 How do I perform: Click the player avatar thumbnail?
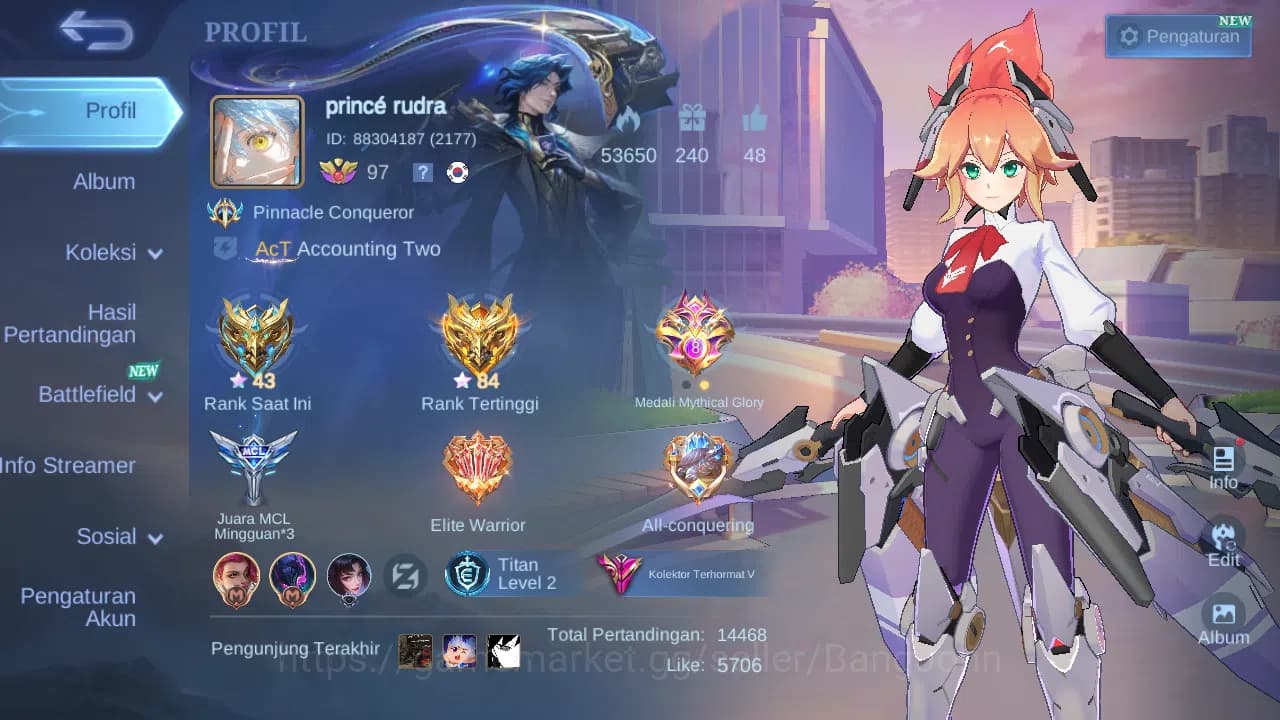(x=256, y=138)
